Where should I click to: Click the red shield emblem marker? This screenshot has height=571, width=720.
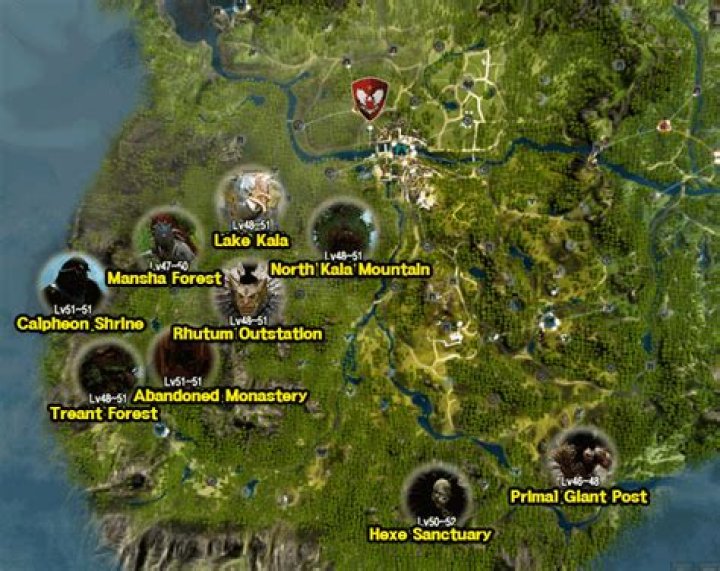click(x=370, y=98)
